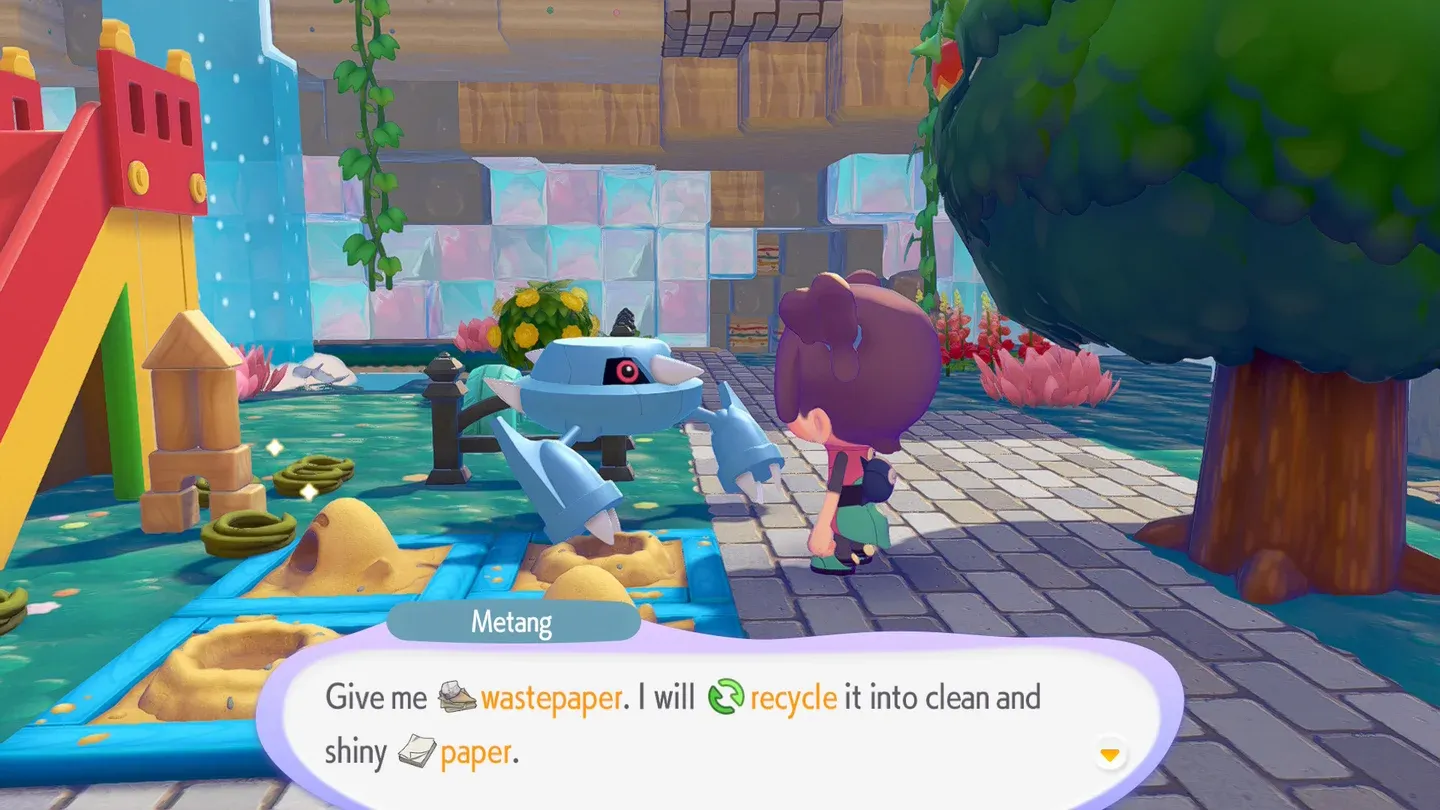
Task: Expand the dialogue with the yellow arrow
Action: point(1108,756)
